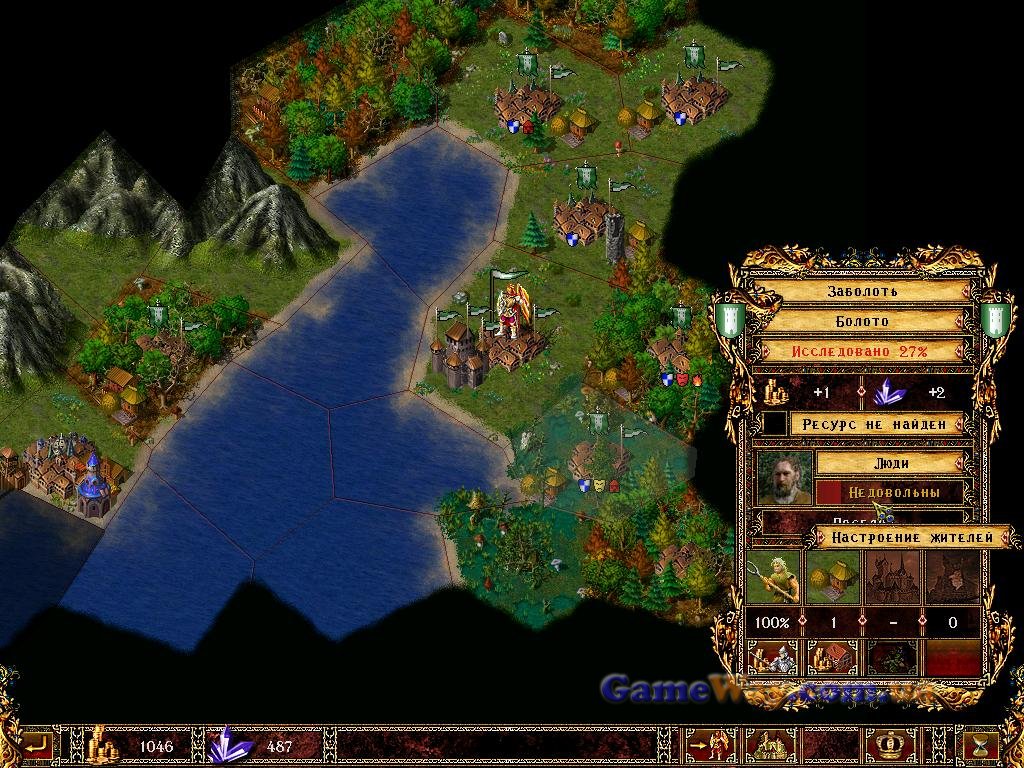
Task: Click the back arrow button in the bottom bar
Action: (x=38, y=746)
